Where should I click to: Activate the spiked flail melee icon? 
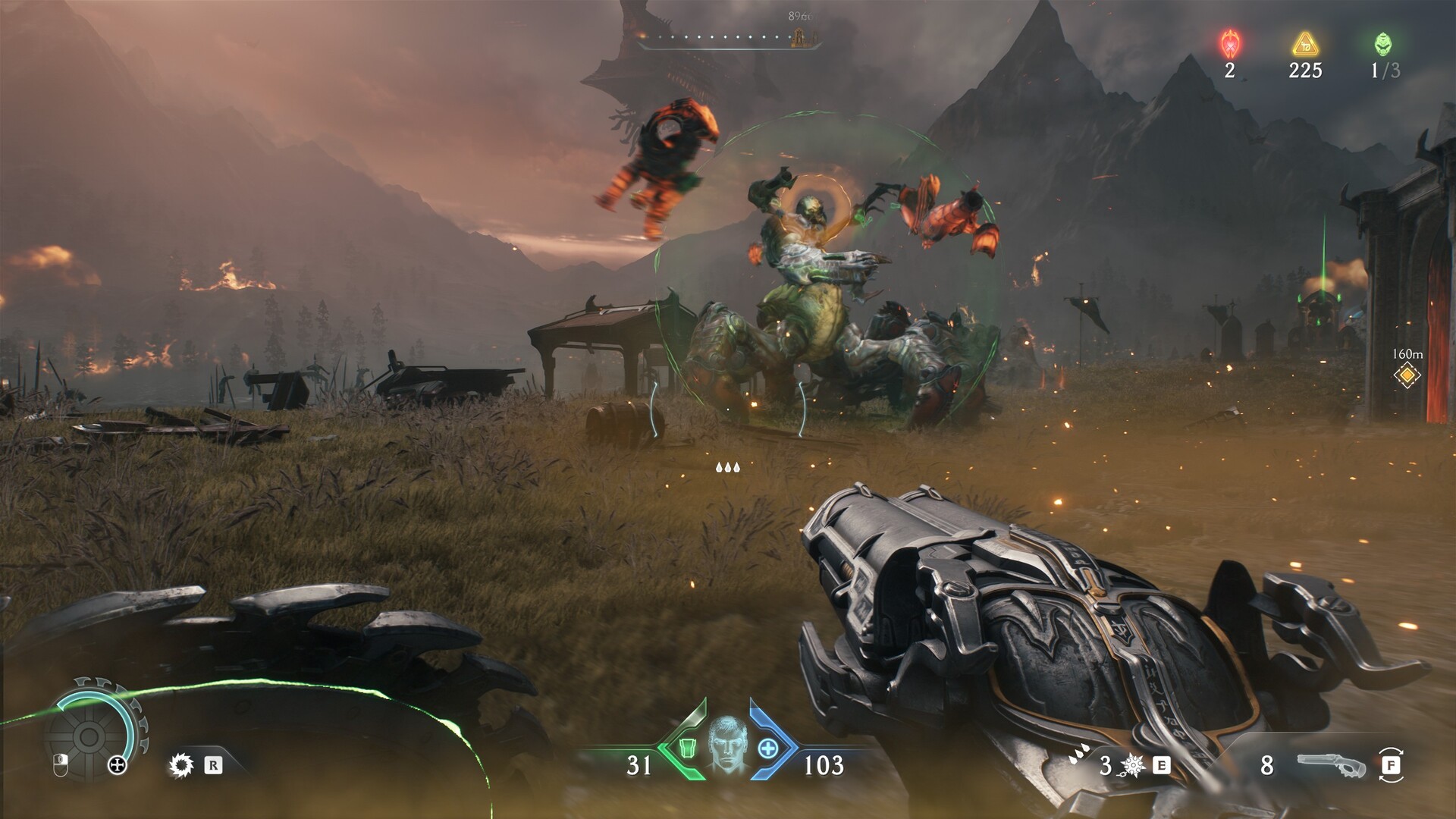tap(1133, 766)
